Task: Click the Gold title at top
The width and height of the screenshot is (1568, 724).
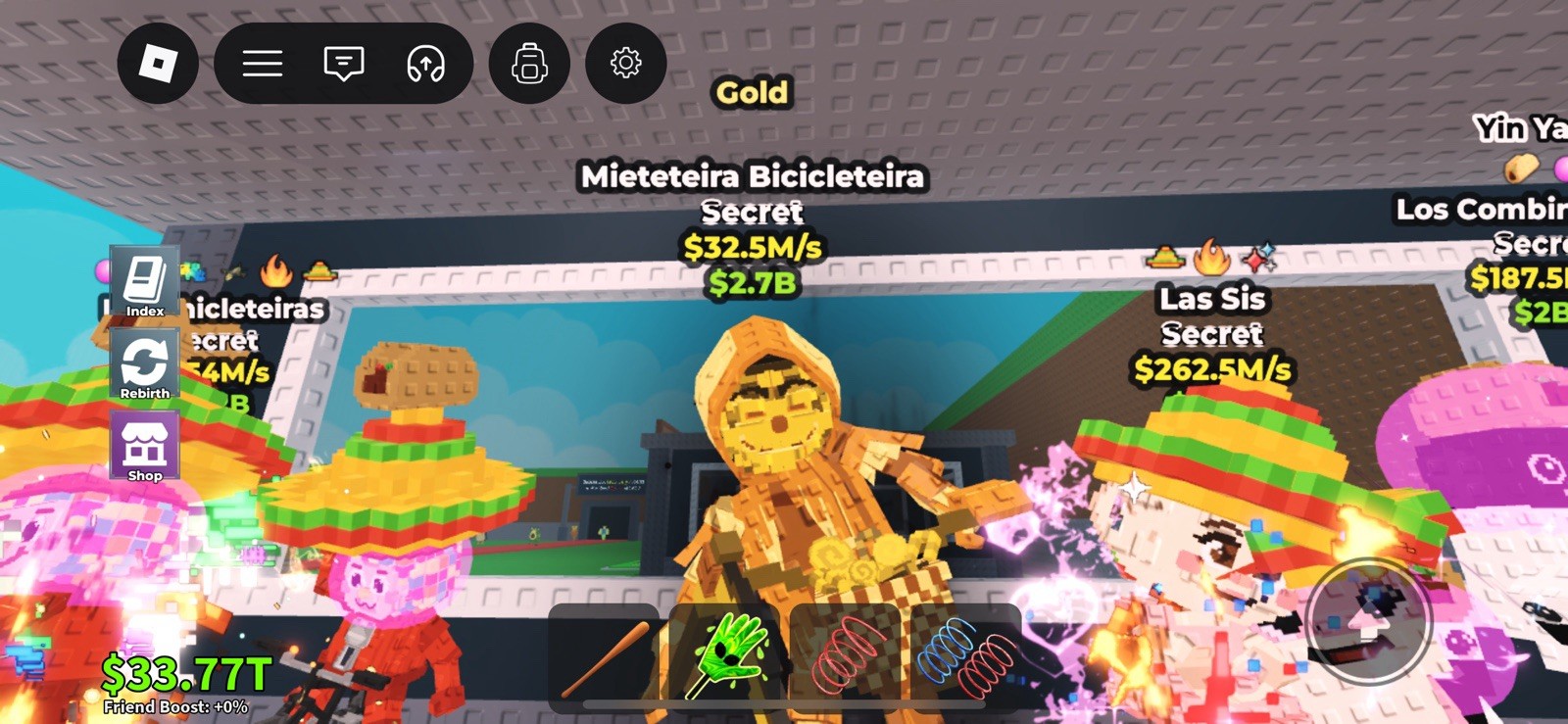Action: pos(753,91)
